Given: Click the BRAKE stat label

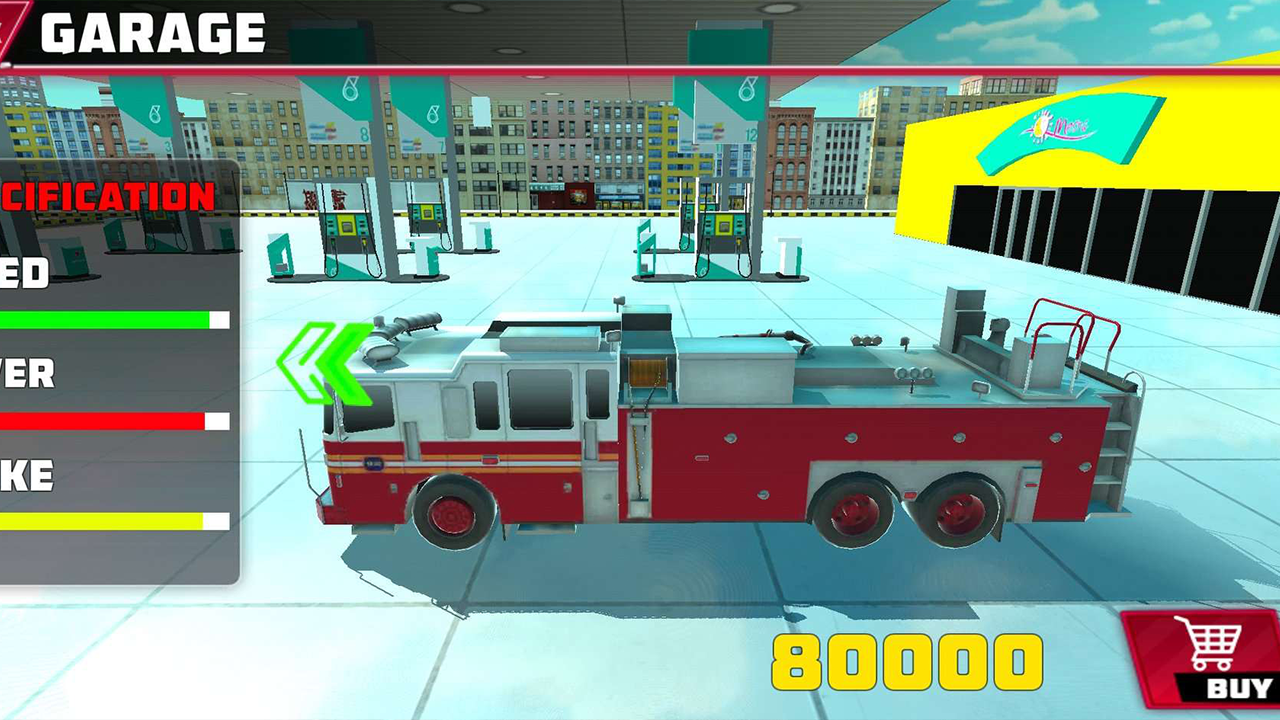Looking at the screenshot, I should pyautogui.click(x=27, y=476).
